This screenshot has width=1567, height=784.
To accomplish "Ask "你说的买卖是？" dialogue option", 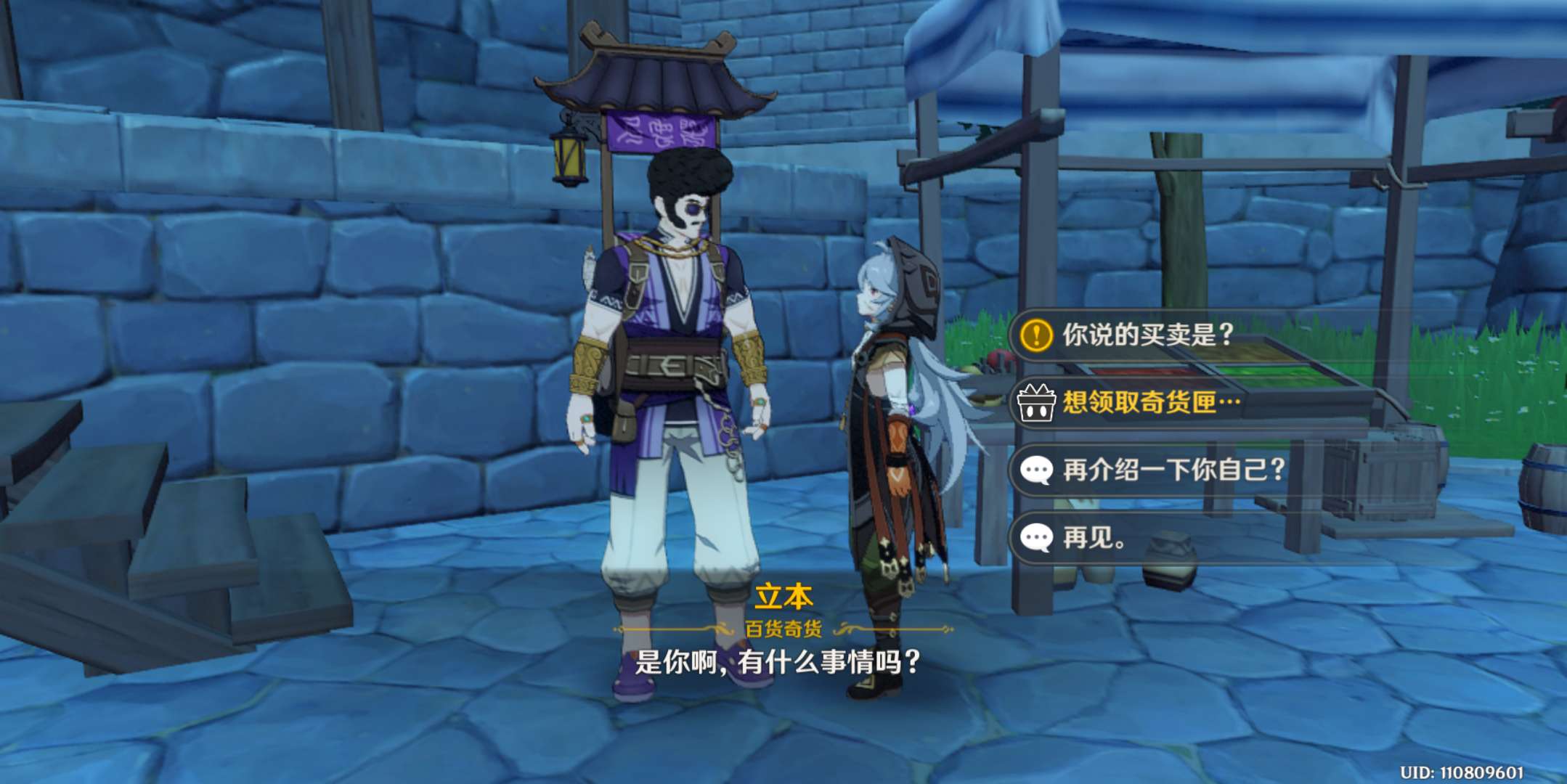I will coord(1147,335).
